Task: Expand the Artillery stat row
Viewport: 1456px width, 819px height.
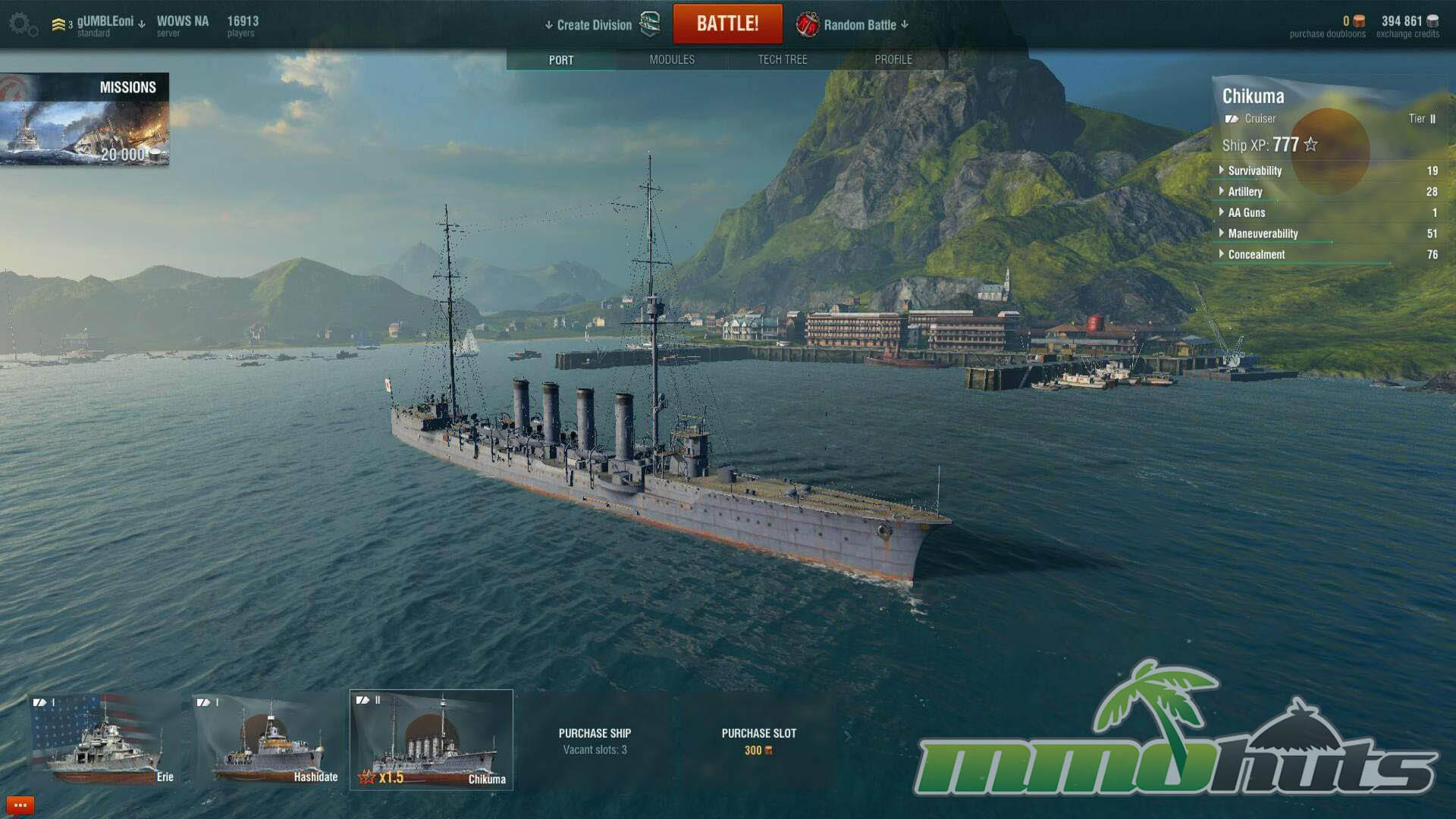Action: pyautogui.click(x=1245, y=192)
